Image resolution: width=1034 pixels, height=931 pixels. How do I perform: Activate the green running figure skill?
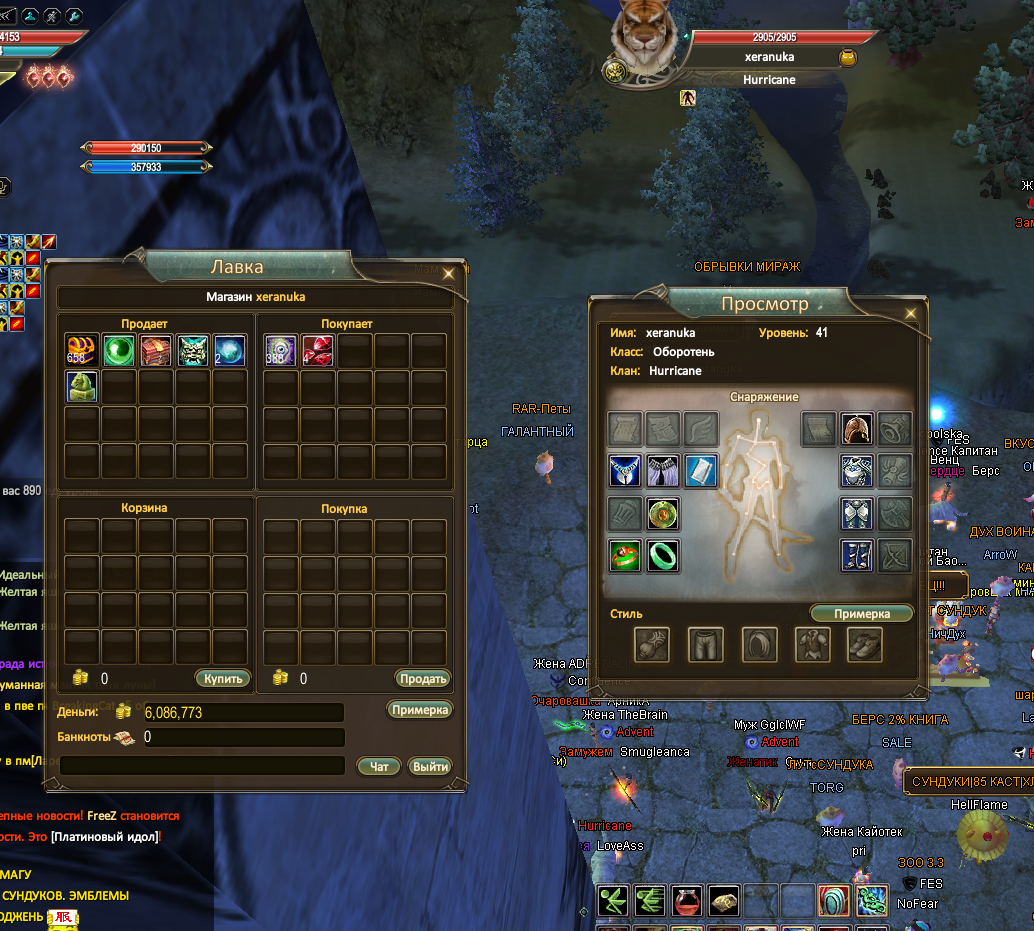pos(613,901)
